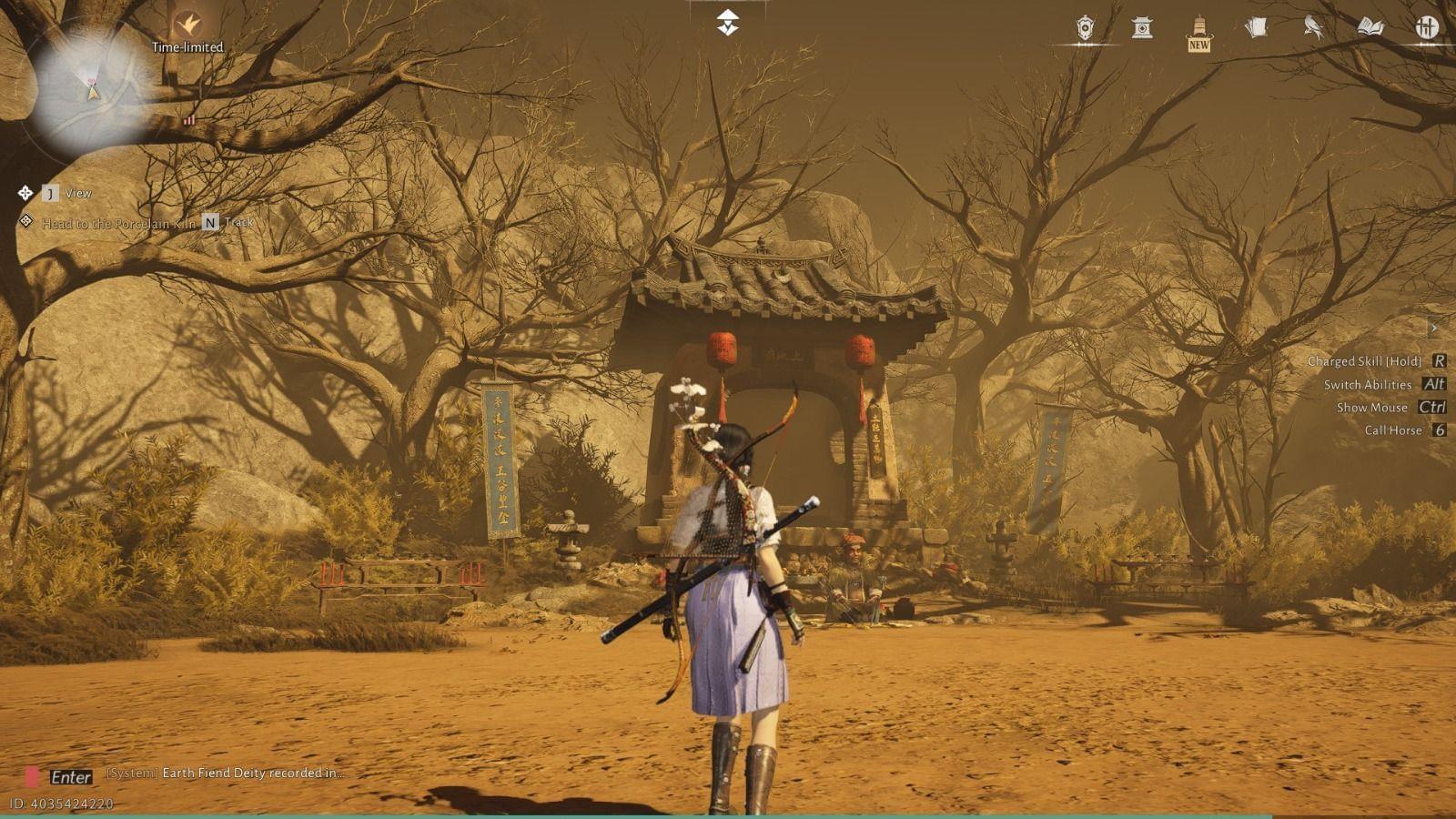Click the double-arrow indicator at top center
The height and width of the screenshot is (819, 1456).
tap(728, 20)
